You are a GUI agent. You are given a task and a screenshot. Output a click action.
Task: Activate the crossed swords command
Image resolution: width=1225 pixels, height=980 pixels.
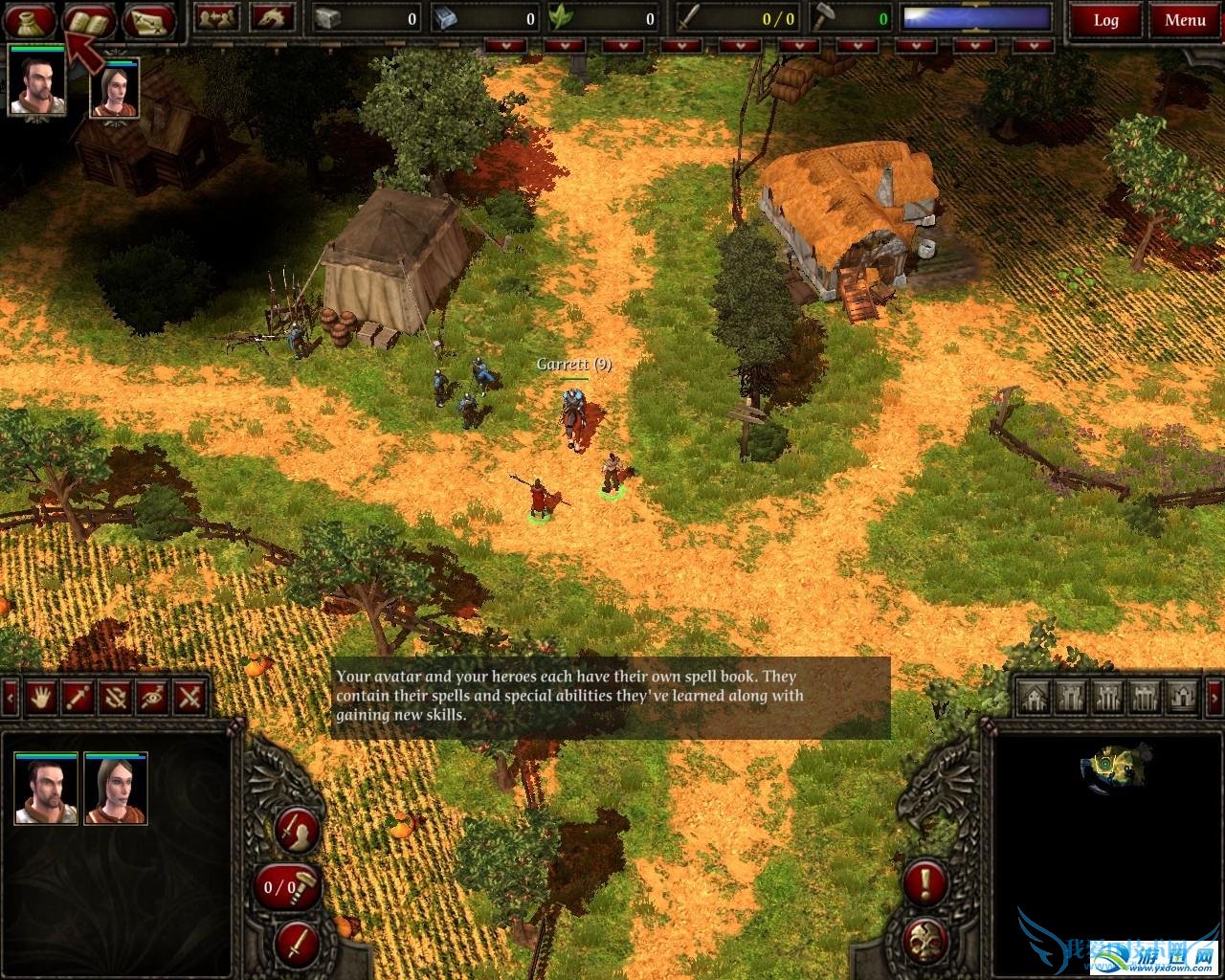tap(191, 697)
